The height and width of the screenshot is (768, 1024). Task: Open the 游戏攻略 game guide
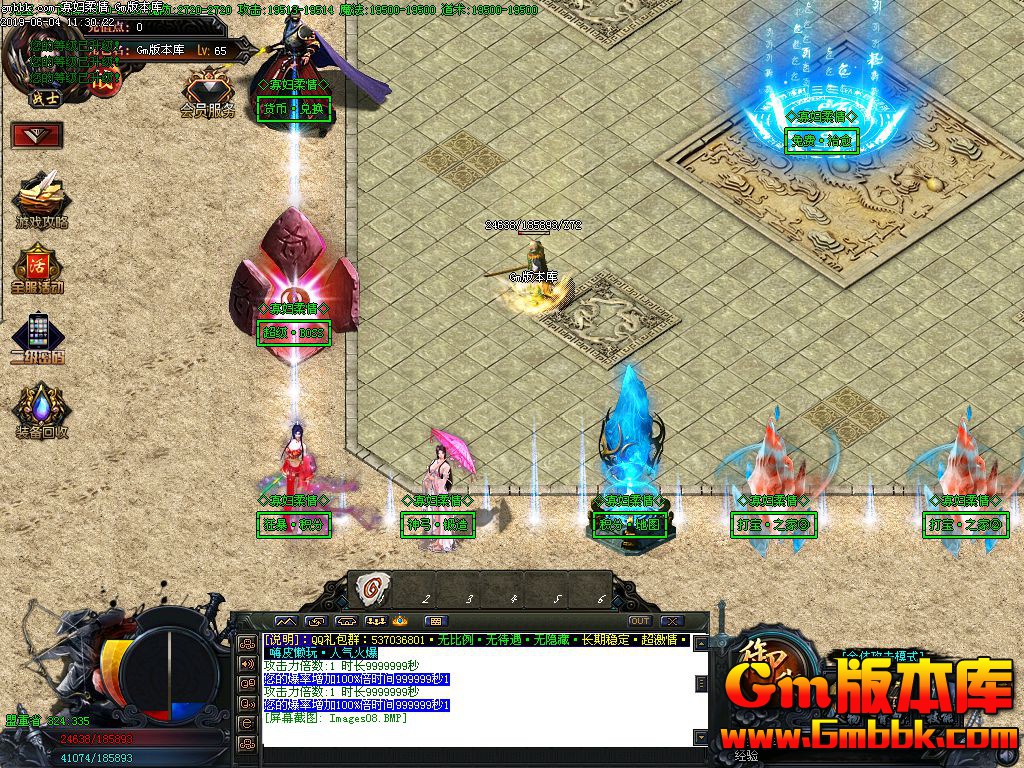tap(41, 199)
